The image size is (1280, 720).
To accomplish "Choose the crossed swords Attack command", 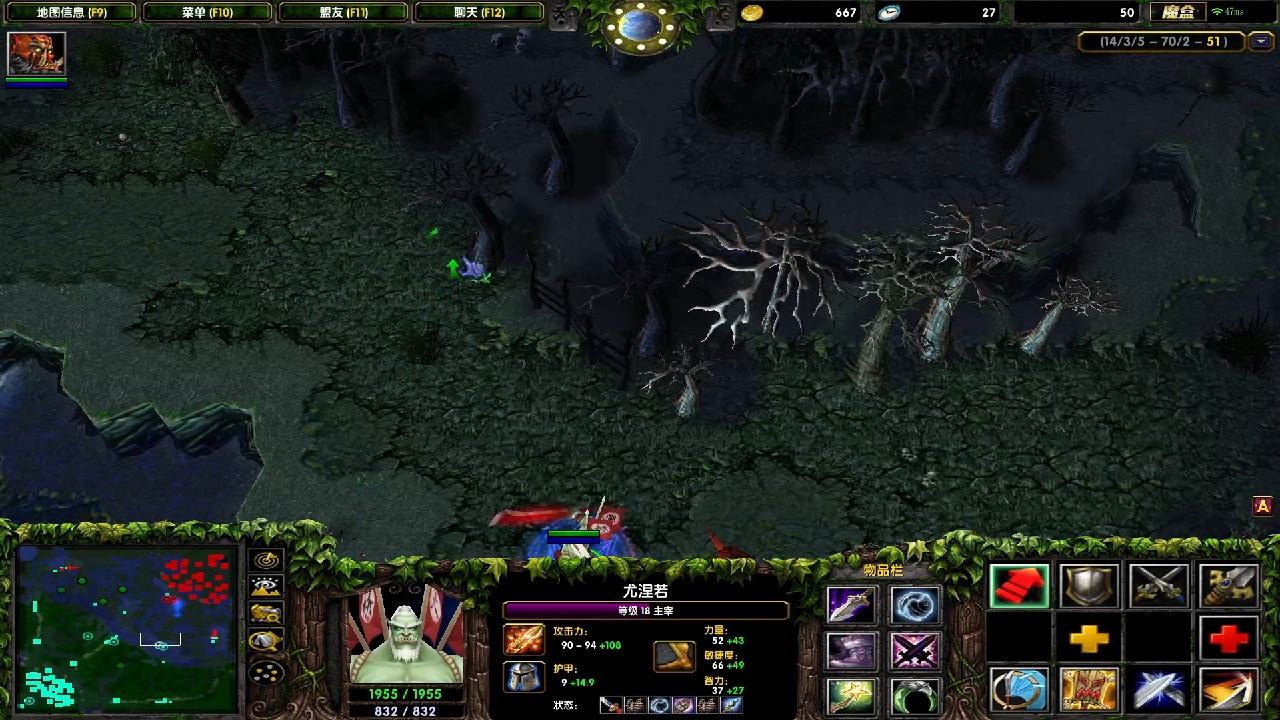I will pyautogui.click(x=1158, y=587).
